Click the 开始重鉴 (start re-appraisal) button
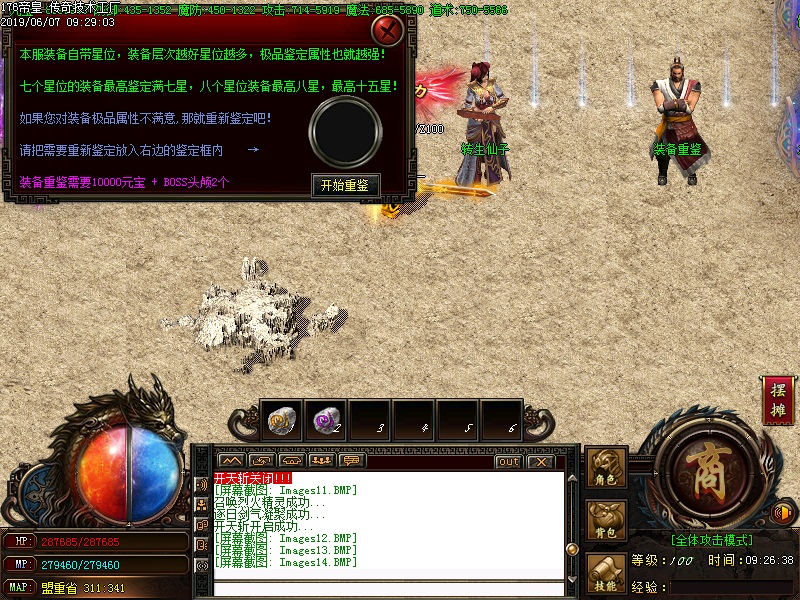Screen dimensions: 800x600 tap(345, 185)
